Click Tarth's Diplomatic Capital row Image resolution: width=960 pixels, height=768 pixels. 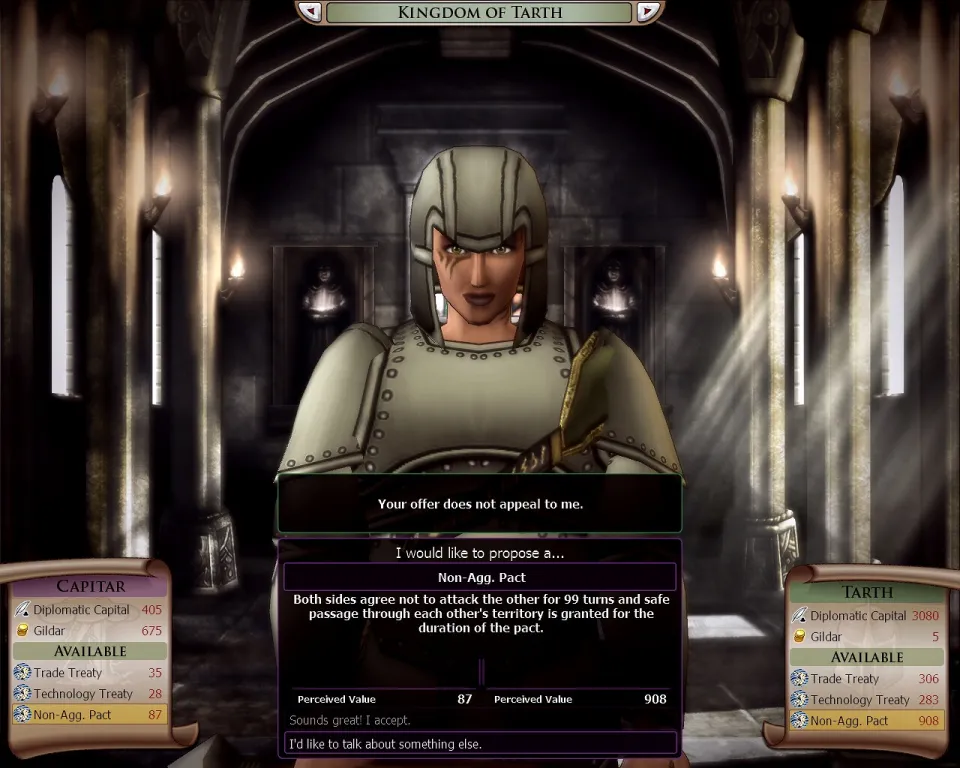(x=866, y=616)
